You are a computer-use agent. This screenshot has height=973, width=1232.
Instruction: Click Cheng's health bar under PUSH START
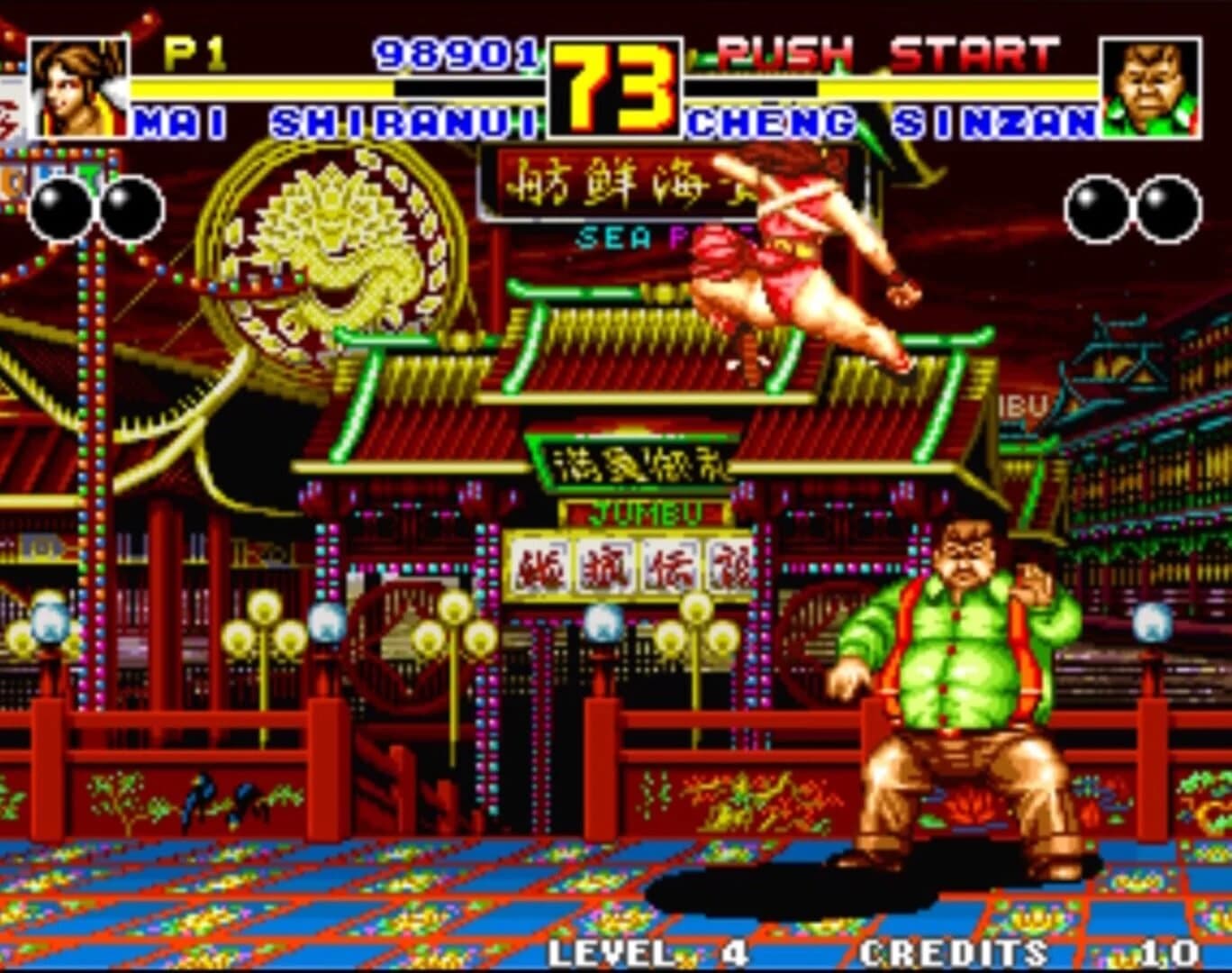pos(901,90)
